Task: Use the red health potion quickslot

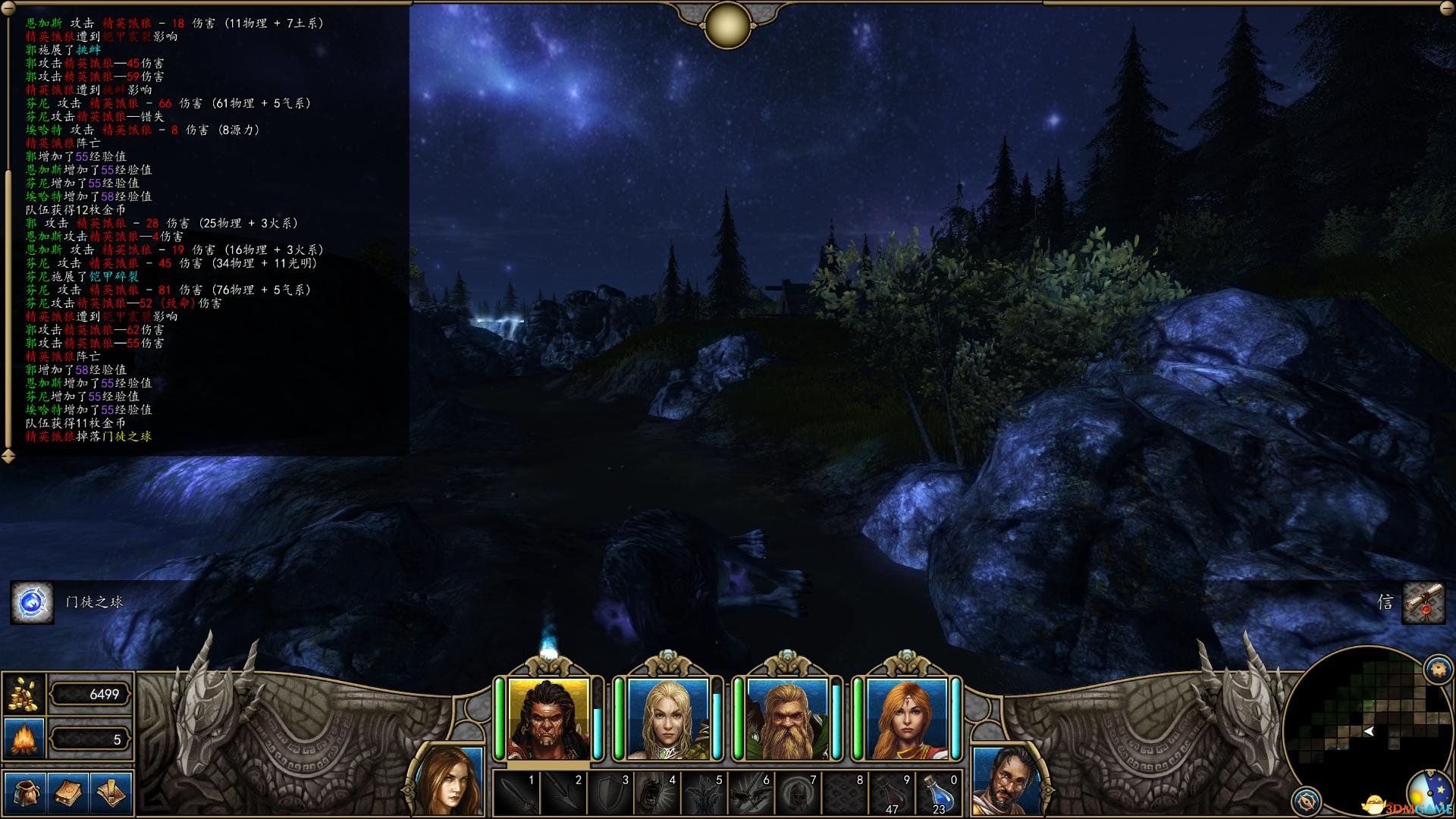Action: coord(893,793)
